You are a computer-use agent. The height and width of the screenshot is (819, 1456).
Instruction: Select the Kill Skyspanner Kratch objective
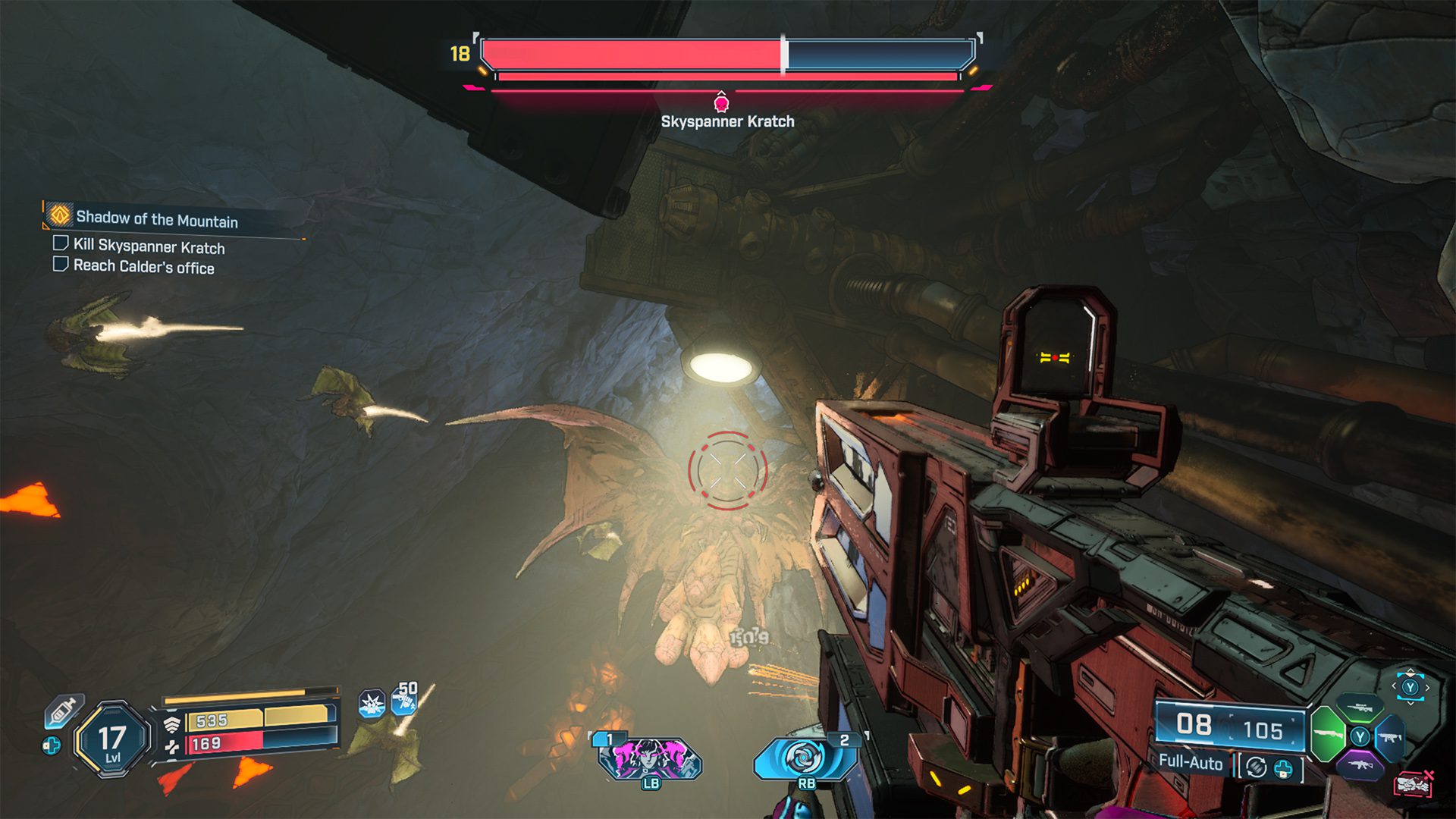pos(149,246)
